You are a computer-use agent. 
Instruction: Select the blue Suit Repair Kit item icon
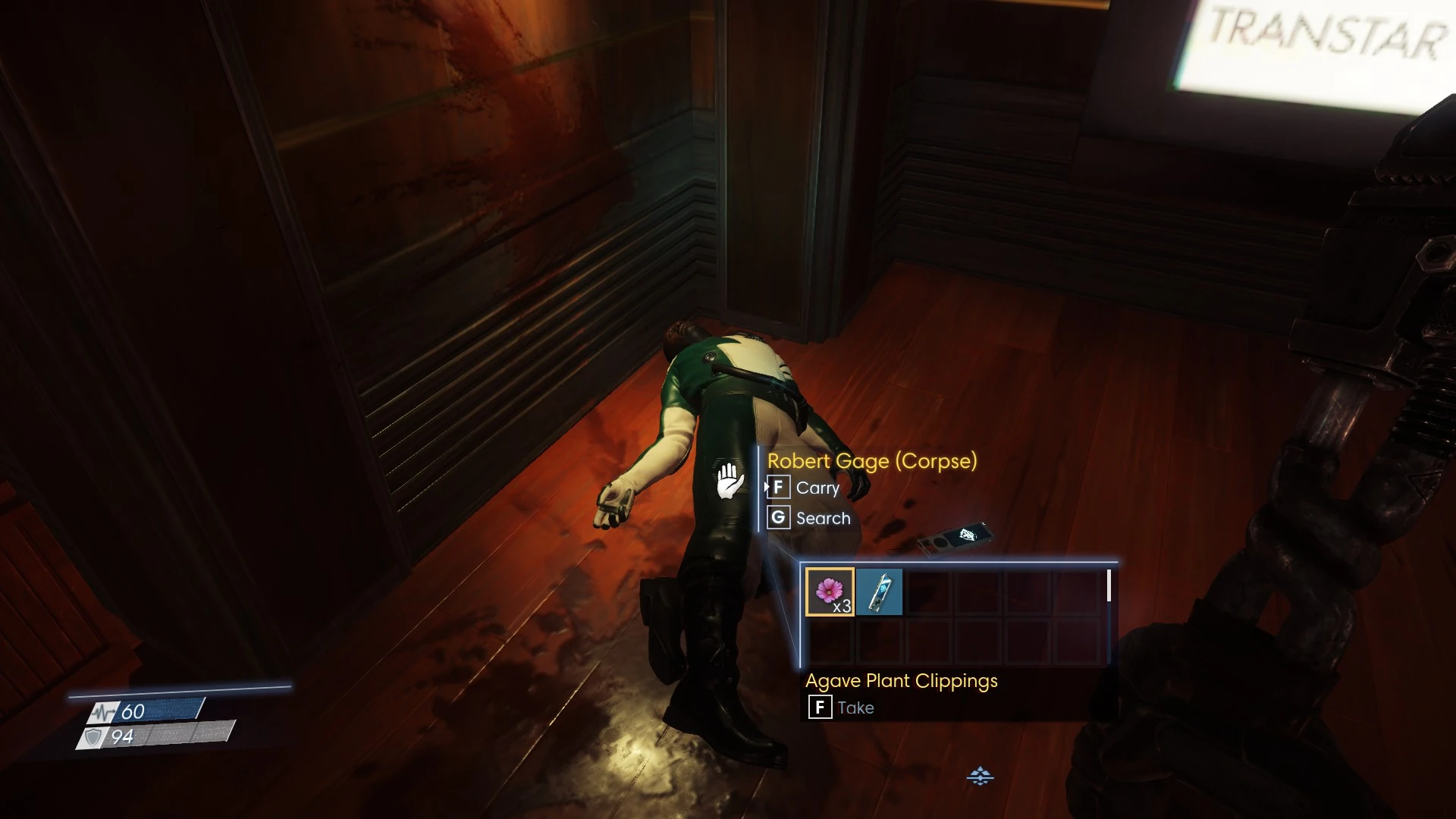pos(880,592)
